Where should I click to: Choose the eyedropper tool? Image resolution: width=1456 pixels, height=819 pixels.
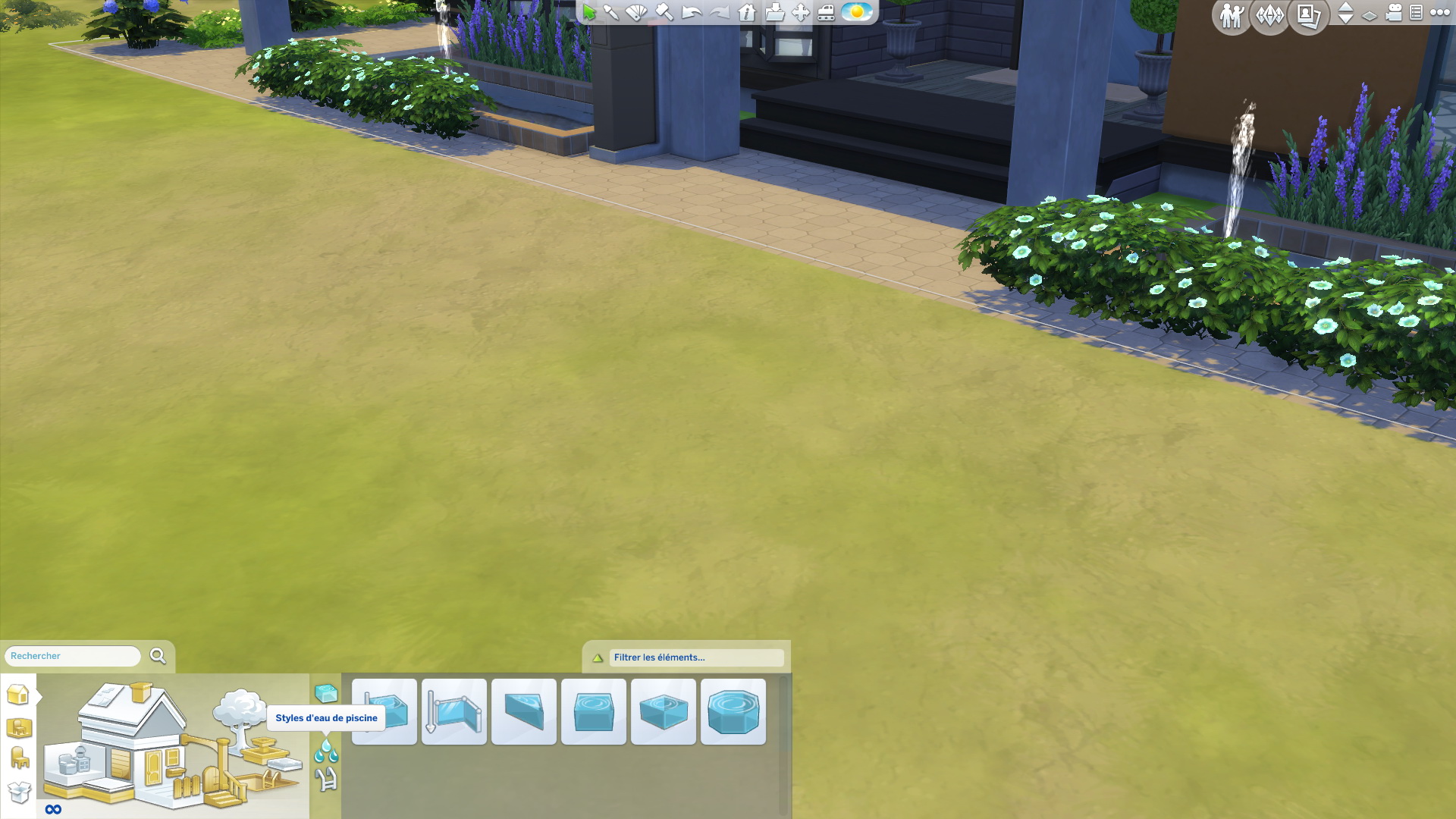pos(611,12)
